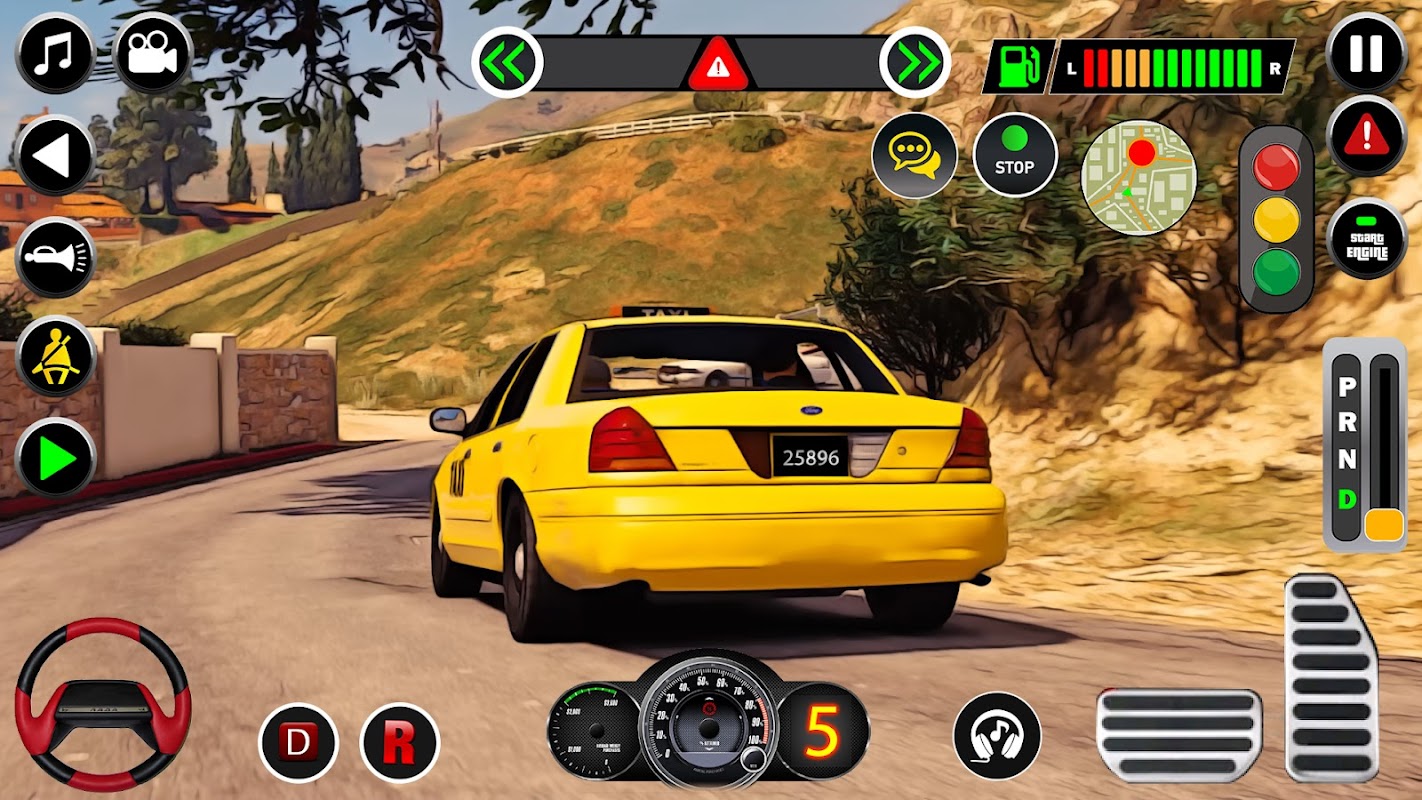Open the yellow chat bubbles button

(x=914, y=155)
